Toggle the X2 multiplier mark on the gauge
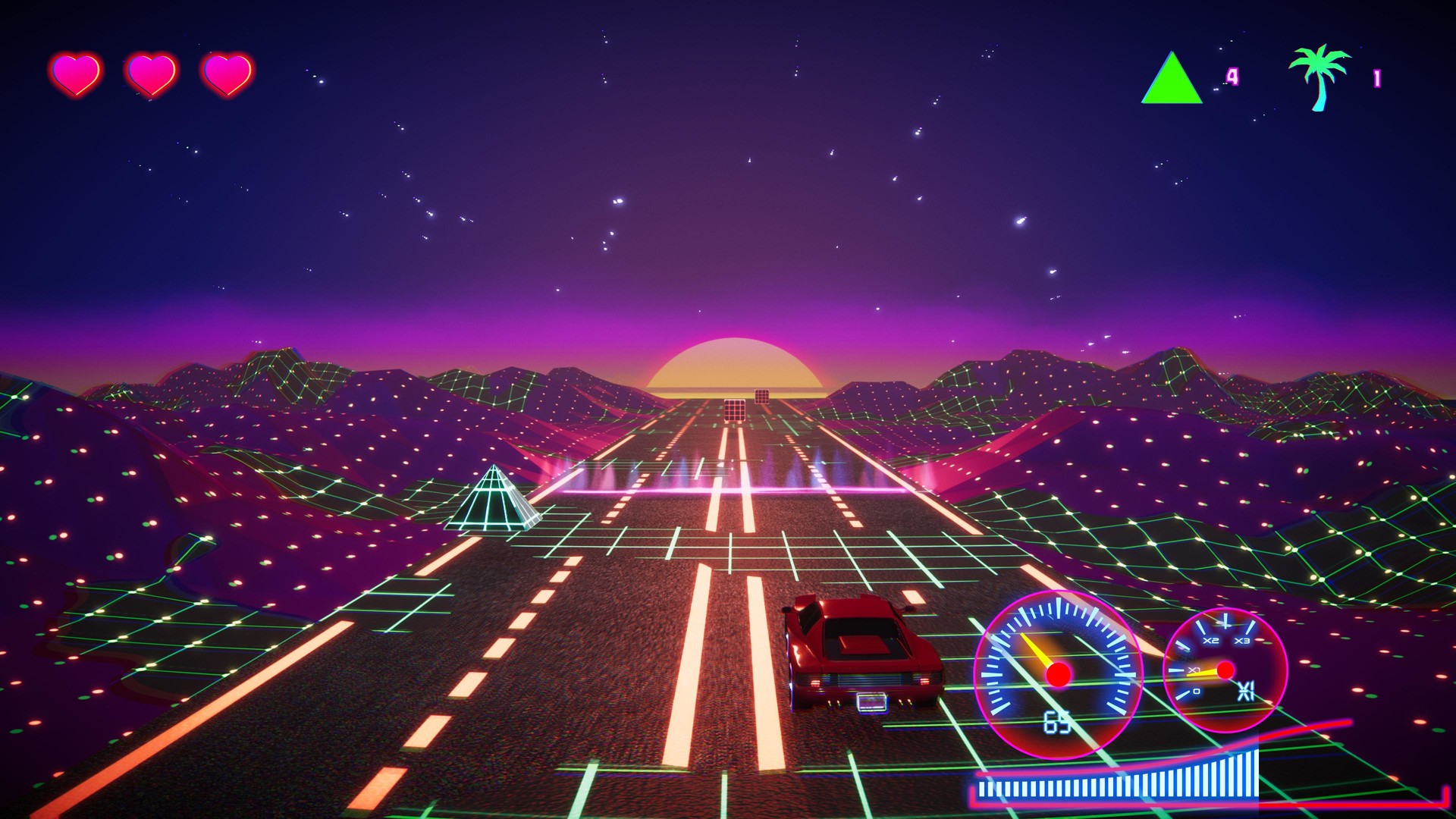Viewport: 1456px width, 819px height. (x=1210, y=641)
